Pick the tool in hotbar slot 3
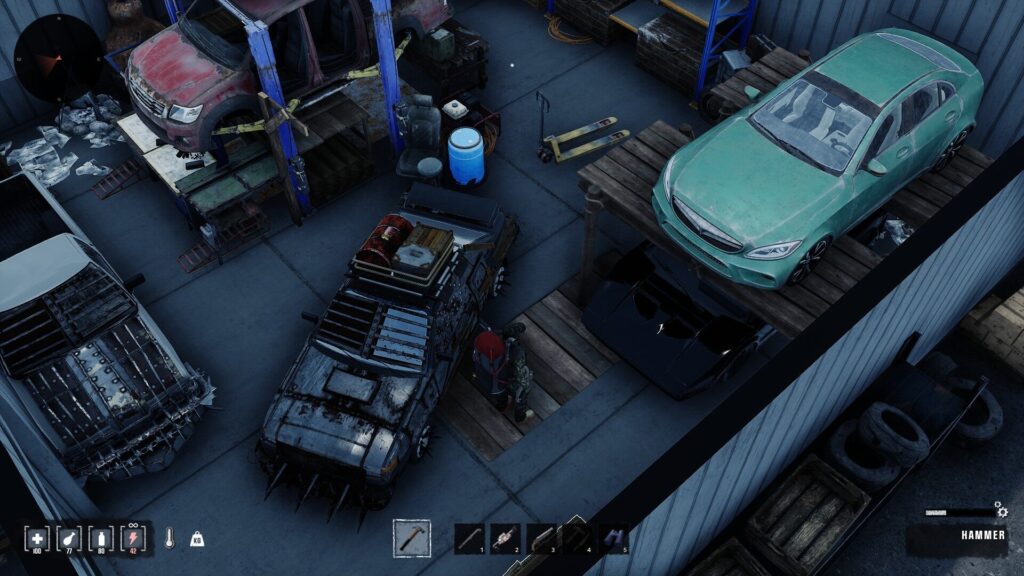 coord(541,538)
